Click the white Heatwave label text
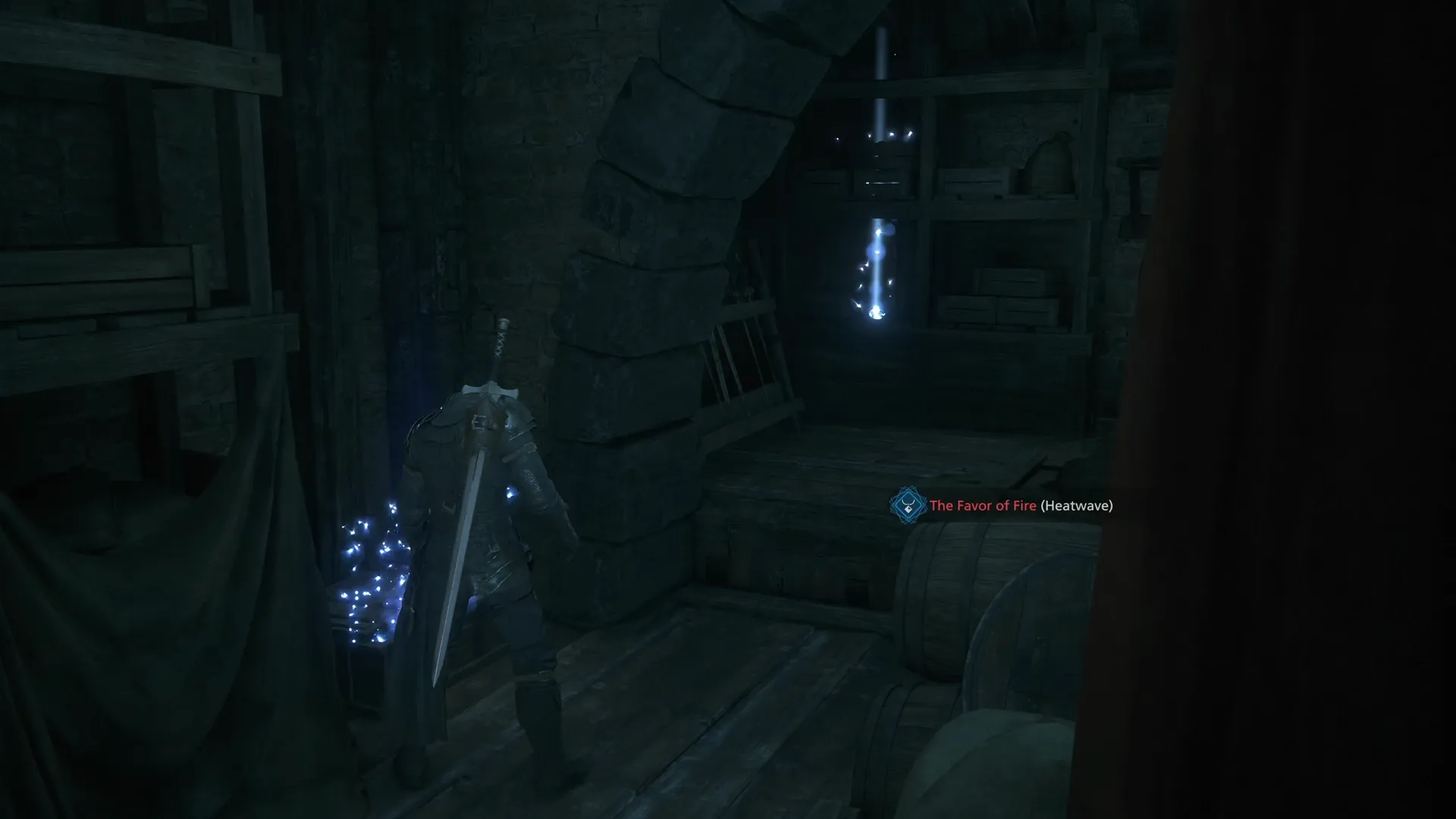Image resolution: width=1456 pixels, height=819 pixels. [1077, 504]
